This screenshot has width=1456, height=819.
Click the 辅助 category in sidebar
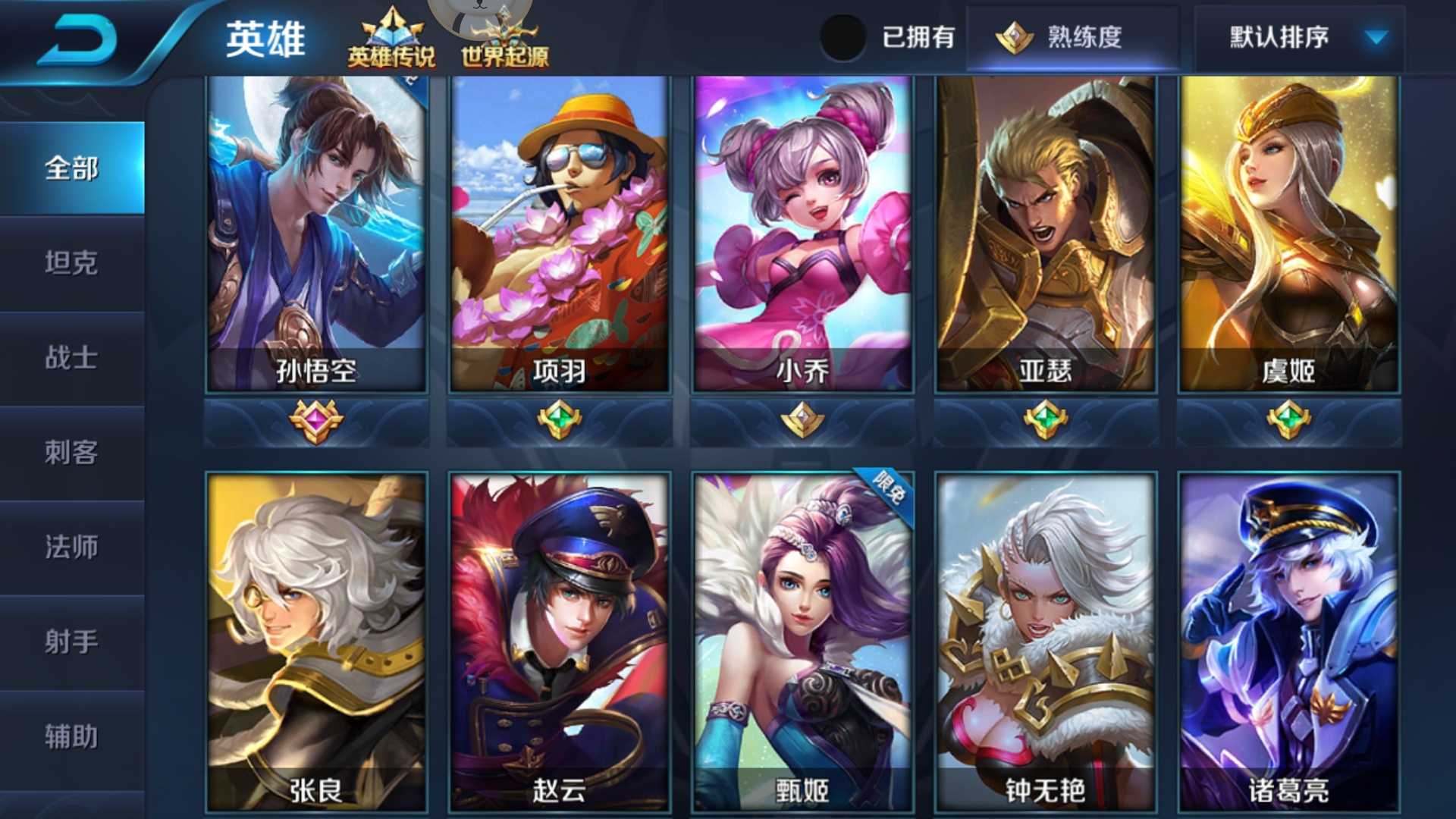pyautogui.click(x=72, y=736)
